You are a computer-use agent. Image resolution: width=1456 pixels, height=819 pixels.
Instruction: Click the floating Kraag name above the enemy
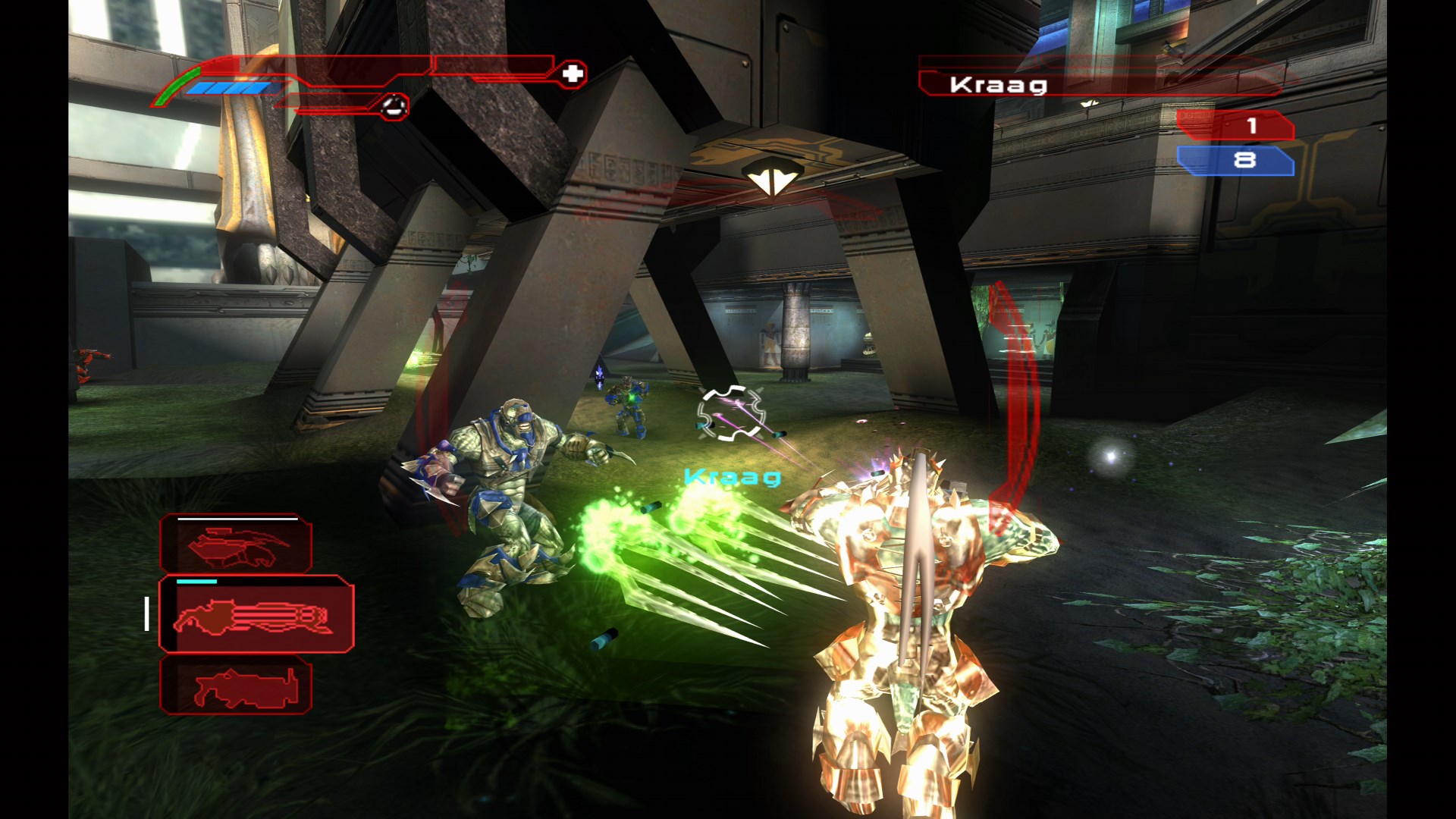733,478
